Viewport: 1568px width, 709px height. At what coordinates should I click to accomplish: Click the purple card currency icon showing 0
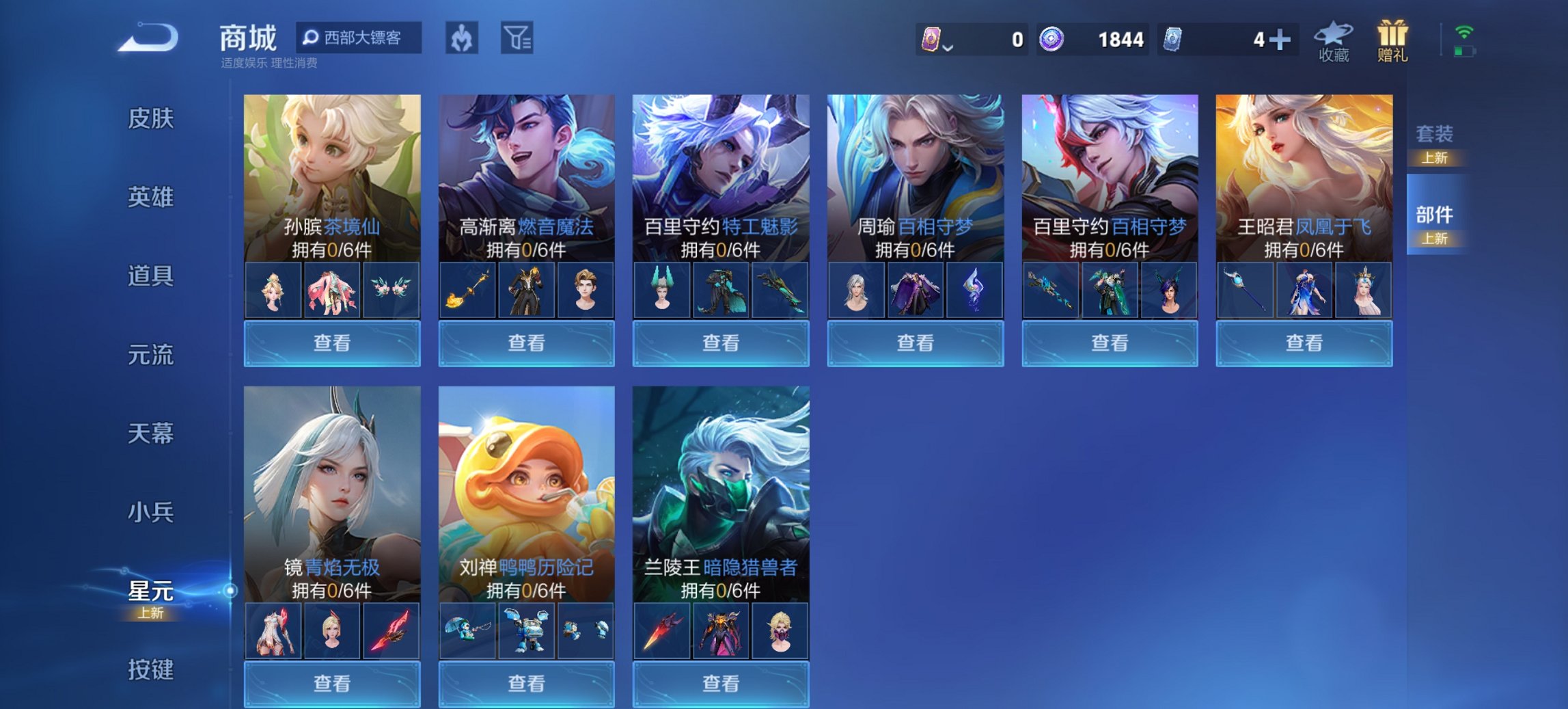click(x=933, y=40)
